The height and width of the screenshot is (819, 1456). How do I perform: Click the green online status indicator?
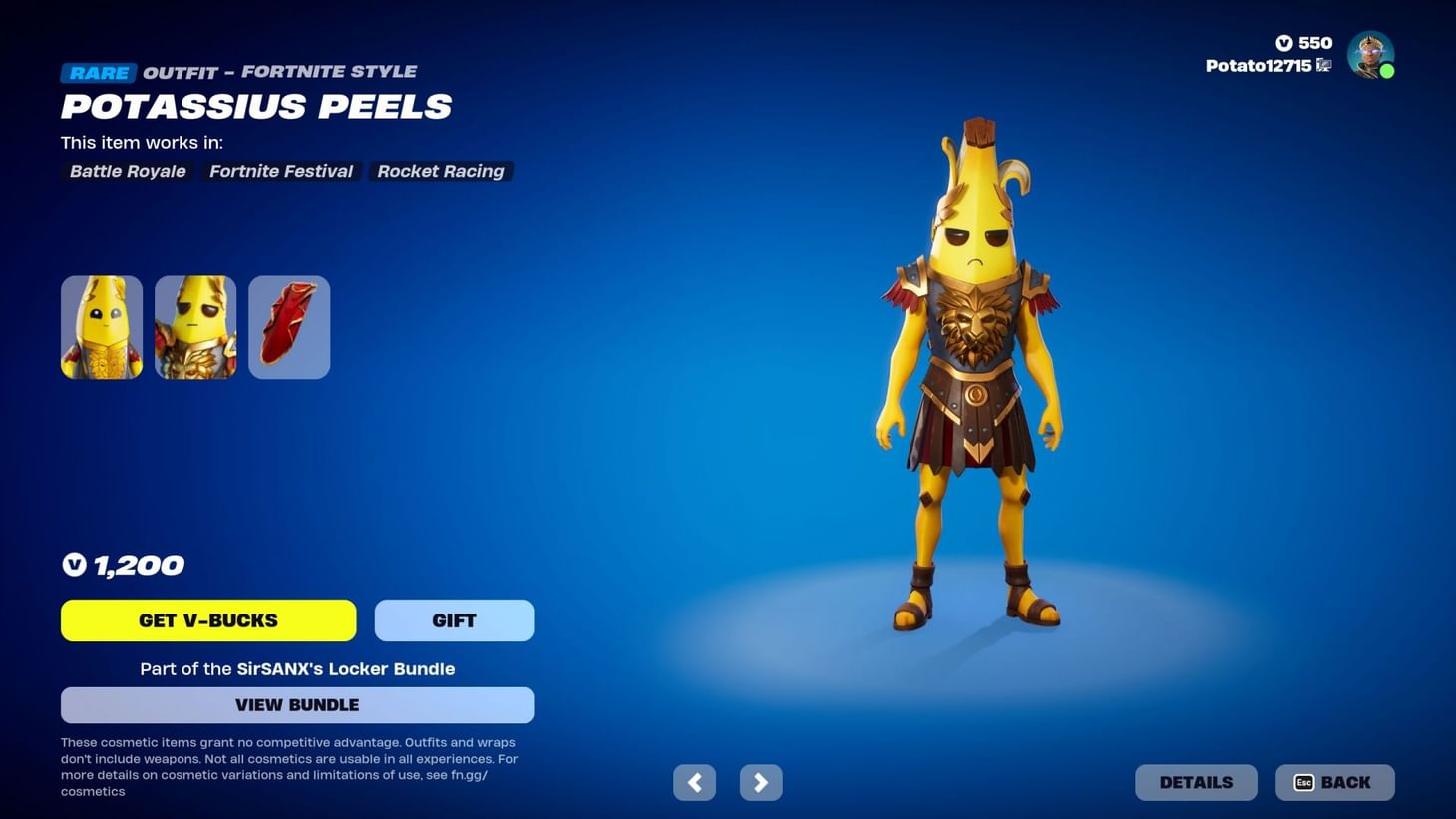pyautogui.click(x=1388, y=71)
